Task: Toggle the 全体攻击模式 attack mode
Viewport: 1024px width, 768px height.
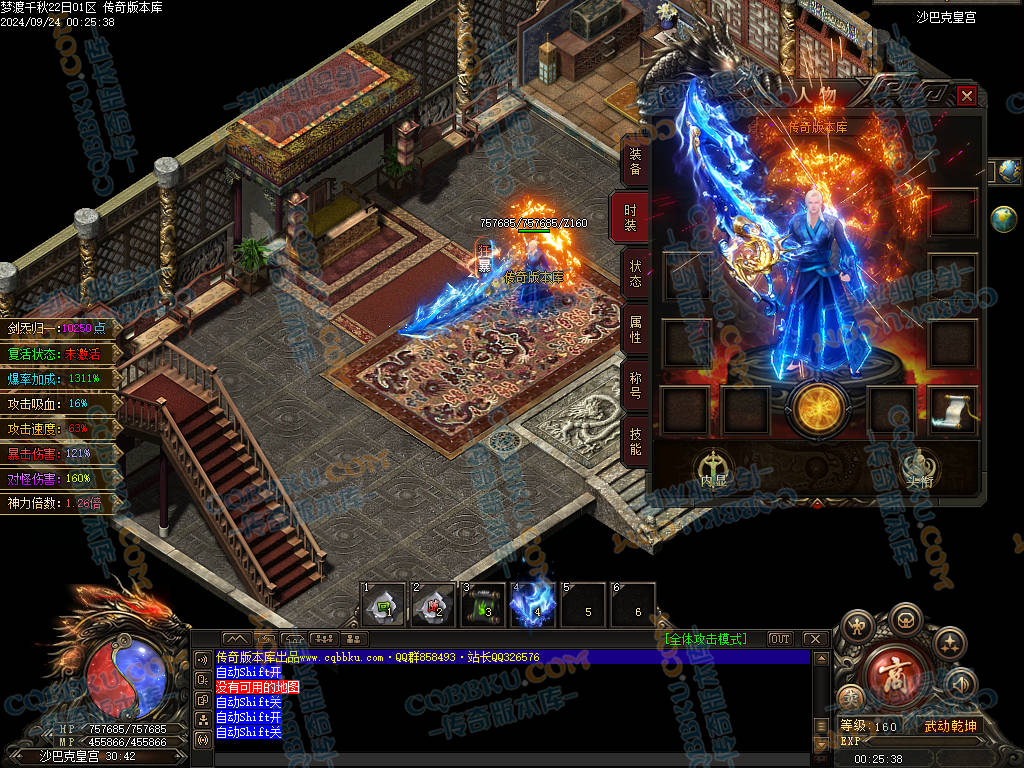Action: (x=705, y=639)
